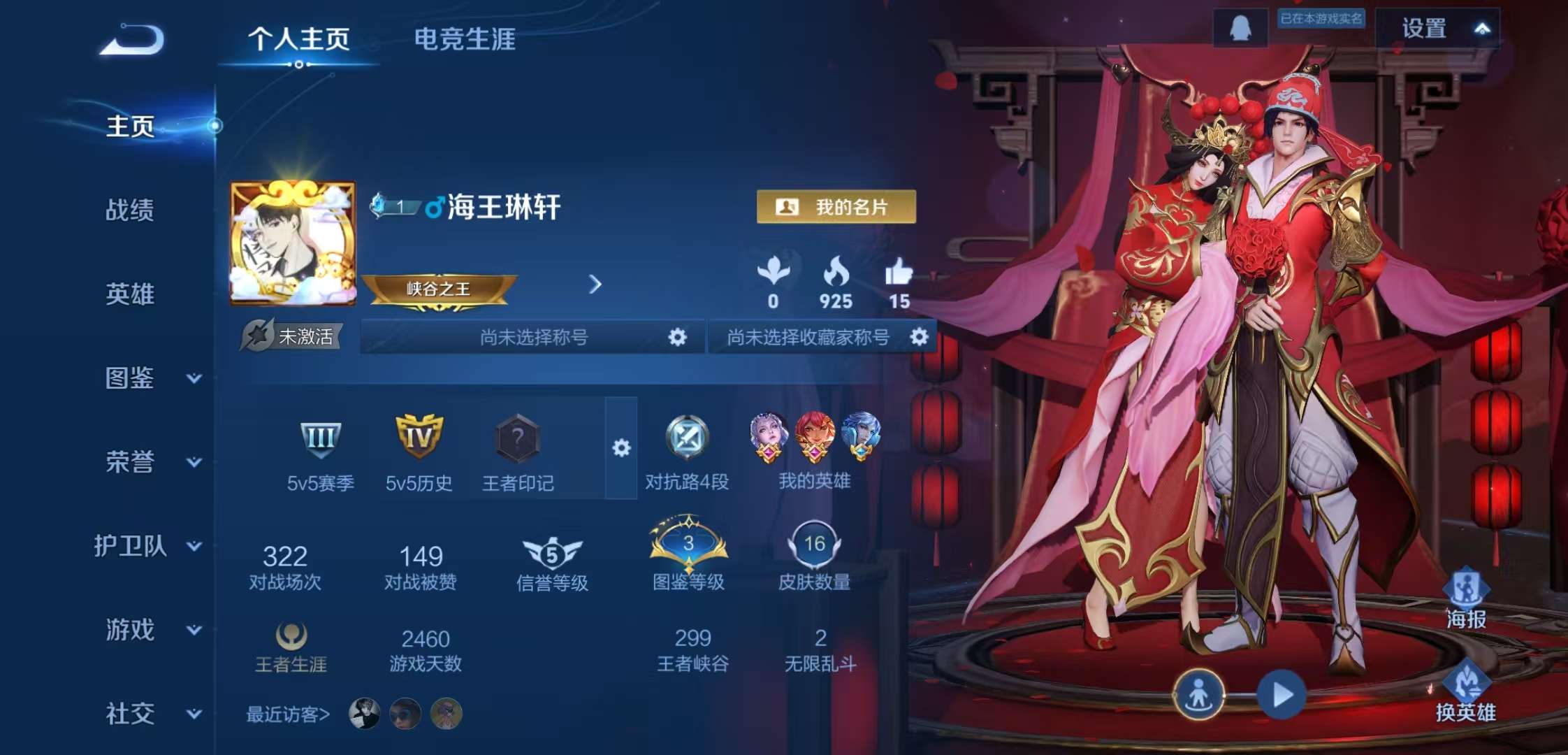Click the 我的名片 button
This screenshot has width=1568, height=755.
(x=836, y=208)
